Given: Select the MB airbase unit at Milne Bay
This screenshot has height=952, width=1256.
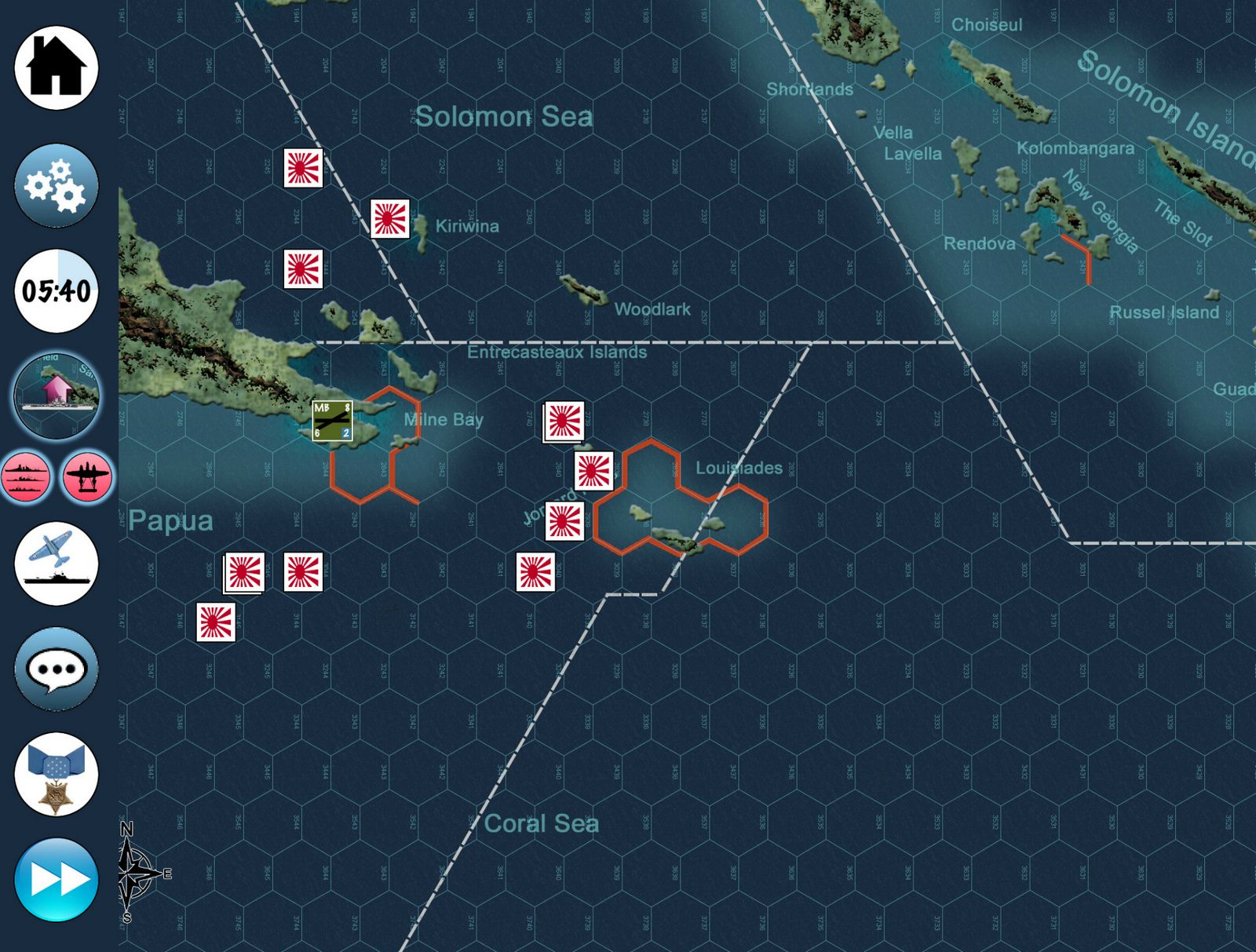Looking at the screenshot, I should [332, 421].
